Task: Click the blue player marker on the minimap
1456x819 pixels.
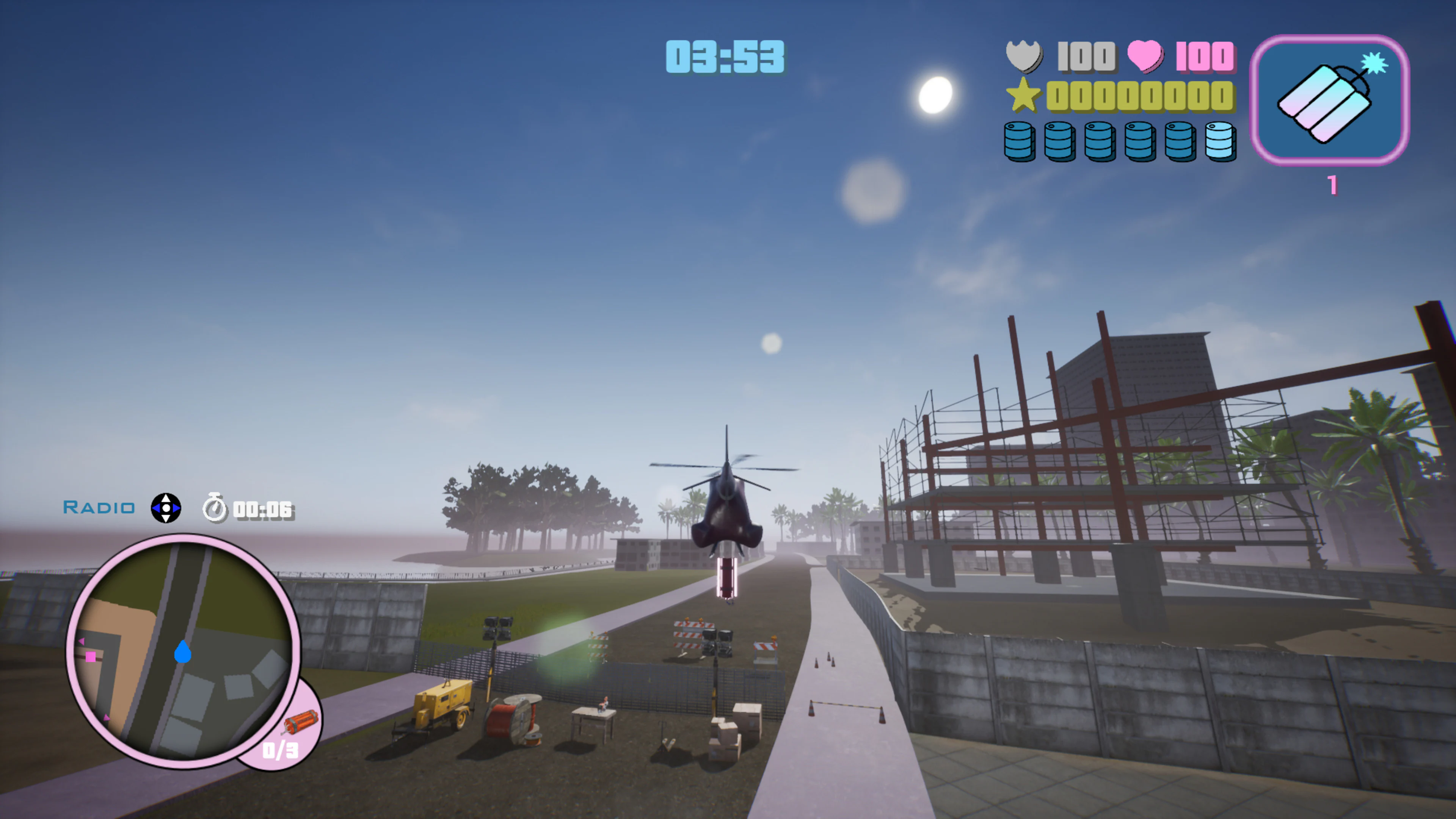Action: coord(182,653)
